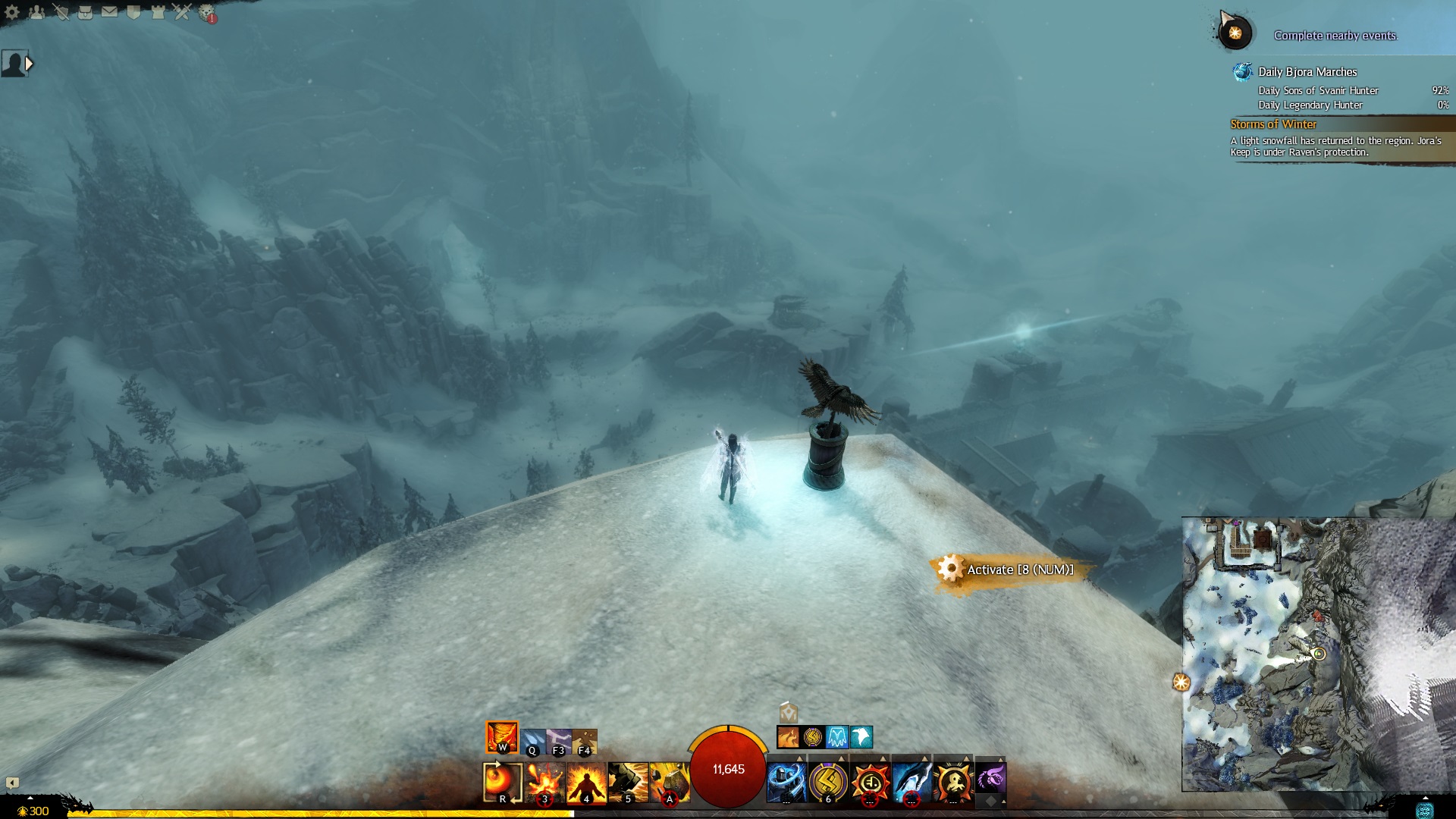Select the Daily Bjora Marches achievement tracker

tap(1307, 72)
